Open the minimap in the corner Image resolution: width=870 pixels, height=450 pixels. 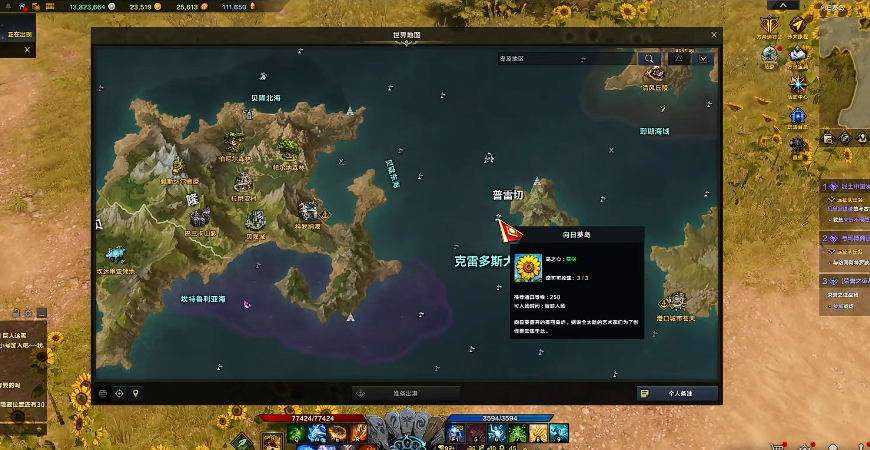(x=845, y=68)
